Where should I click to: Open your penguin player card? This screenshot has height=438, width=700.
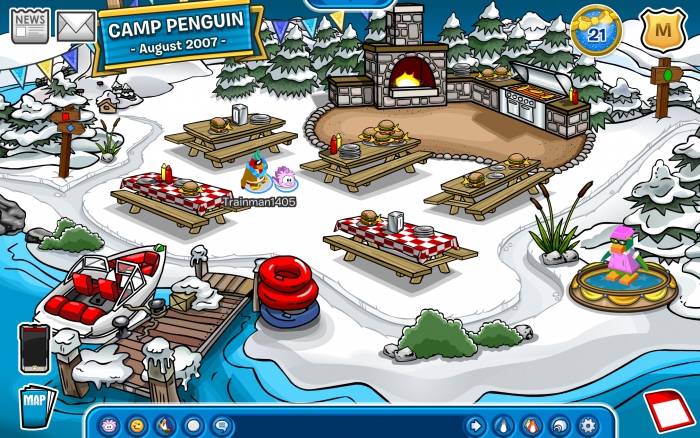[503, 424]
